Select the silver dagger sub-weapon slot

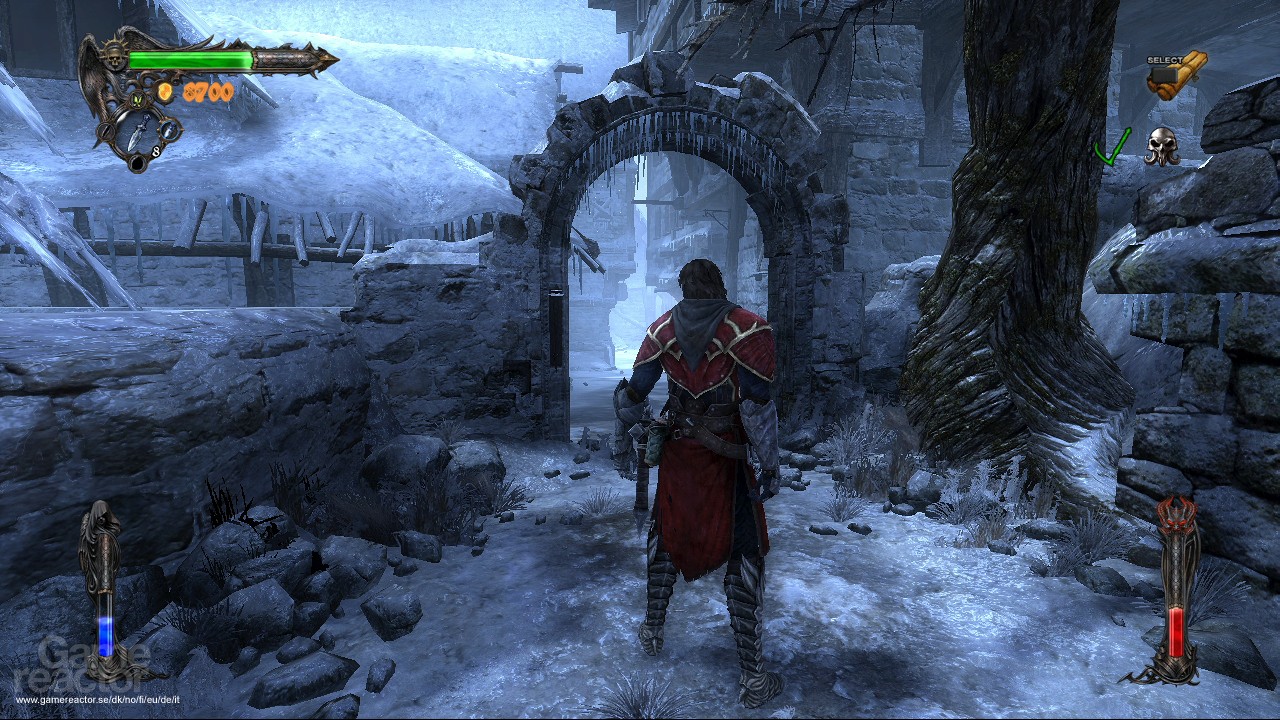click(x=138, y=131)
